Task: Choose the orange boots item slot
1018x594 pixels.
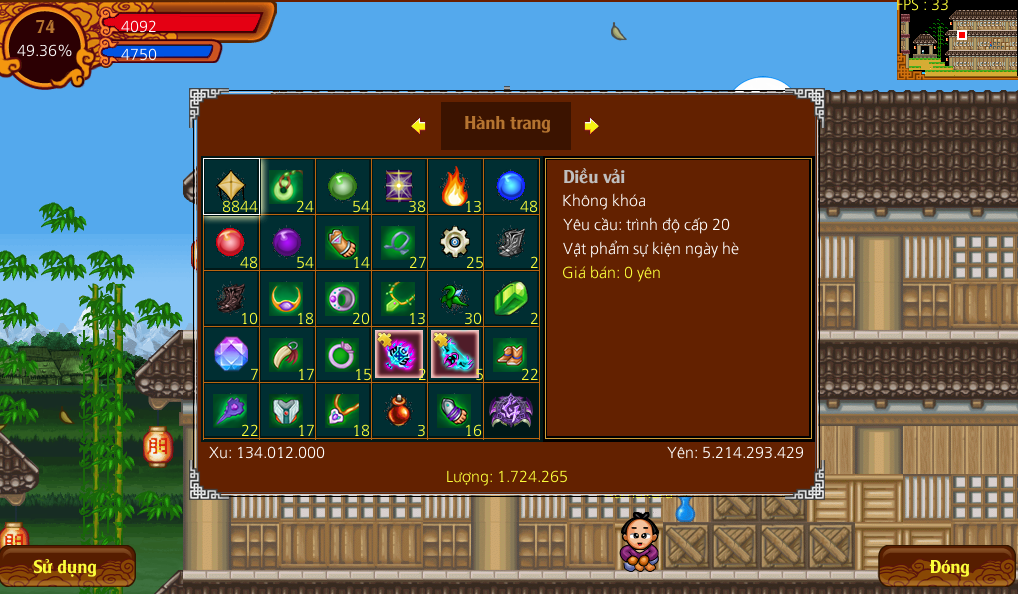Action: click(511, 355)
